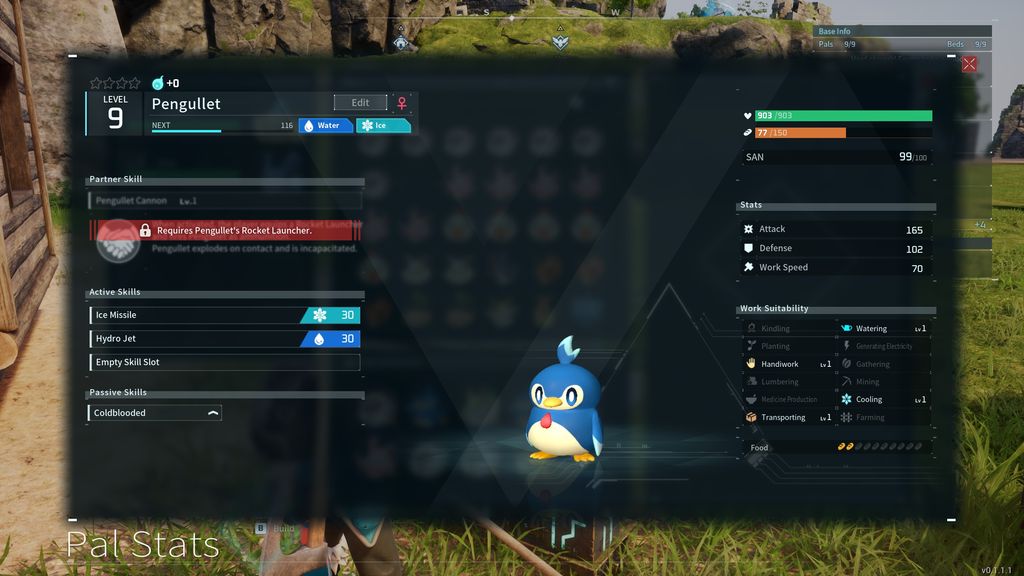Show Transporting work suitability

(x=789, y=417)
